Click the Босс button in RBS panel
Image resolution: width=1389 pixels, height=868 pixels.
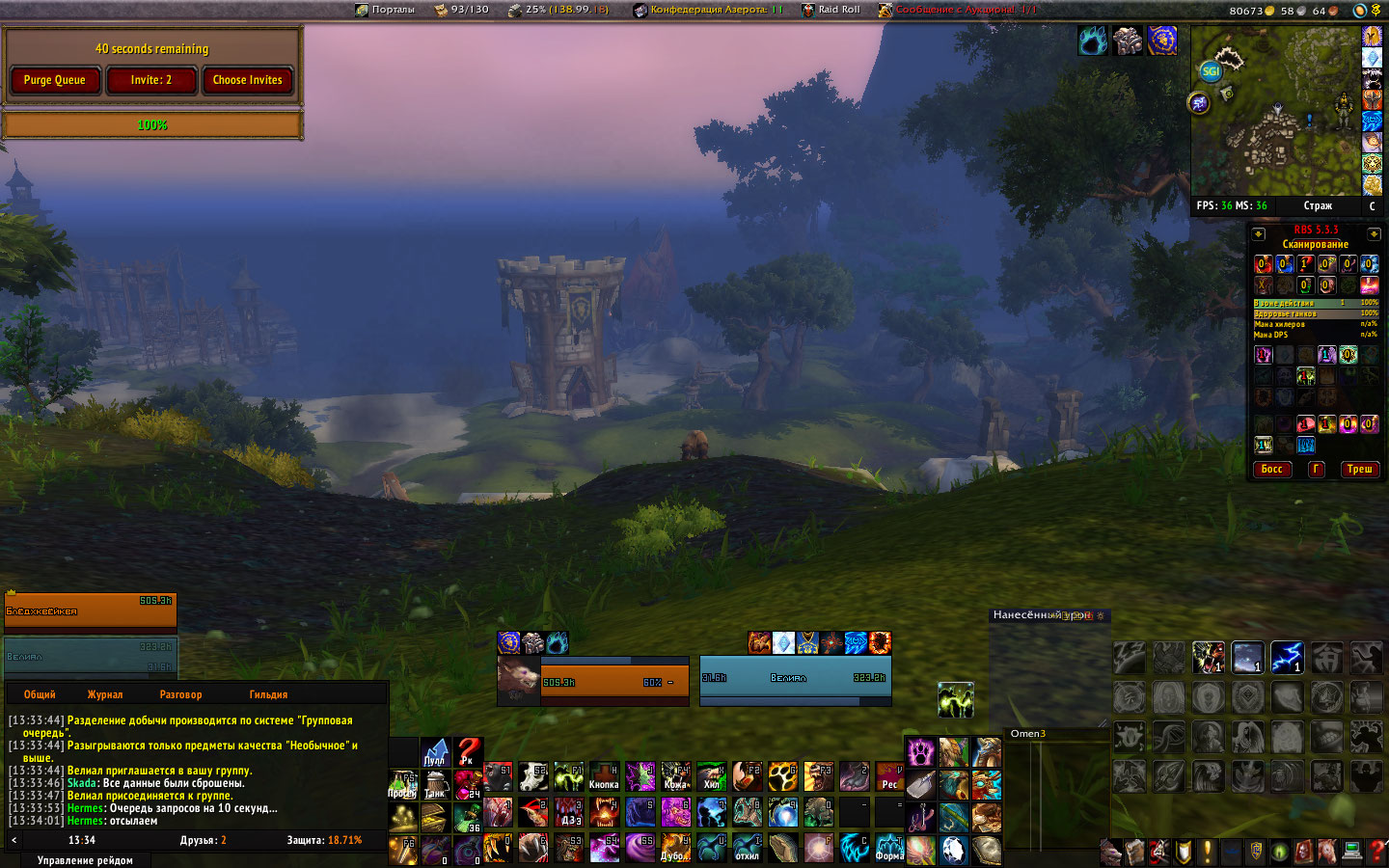pyautogui.click(x=1271, y=470)
